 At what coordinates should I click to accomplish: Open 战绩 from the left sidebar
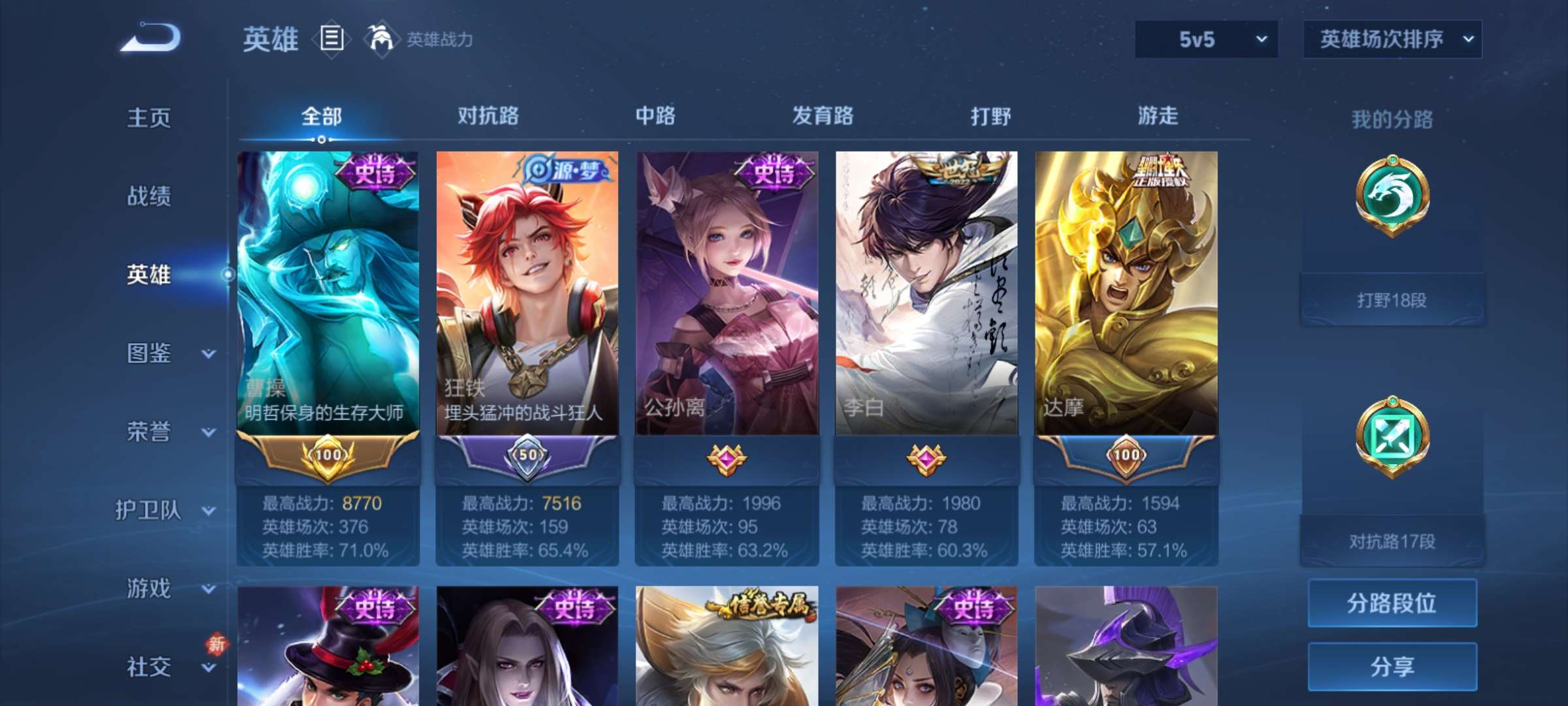coord(150,196)
